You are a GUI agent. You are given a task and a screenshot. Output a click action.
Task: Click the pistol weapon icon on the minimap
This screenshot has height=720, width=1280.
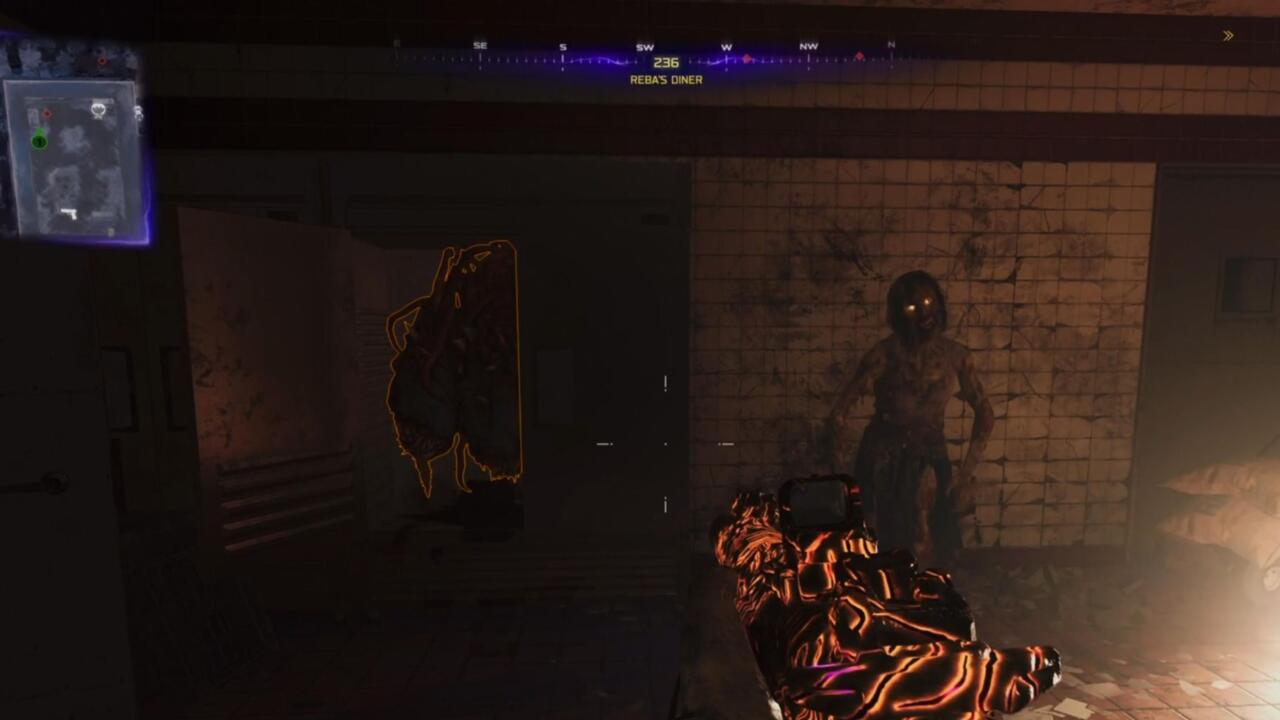pos(69,212)
